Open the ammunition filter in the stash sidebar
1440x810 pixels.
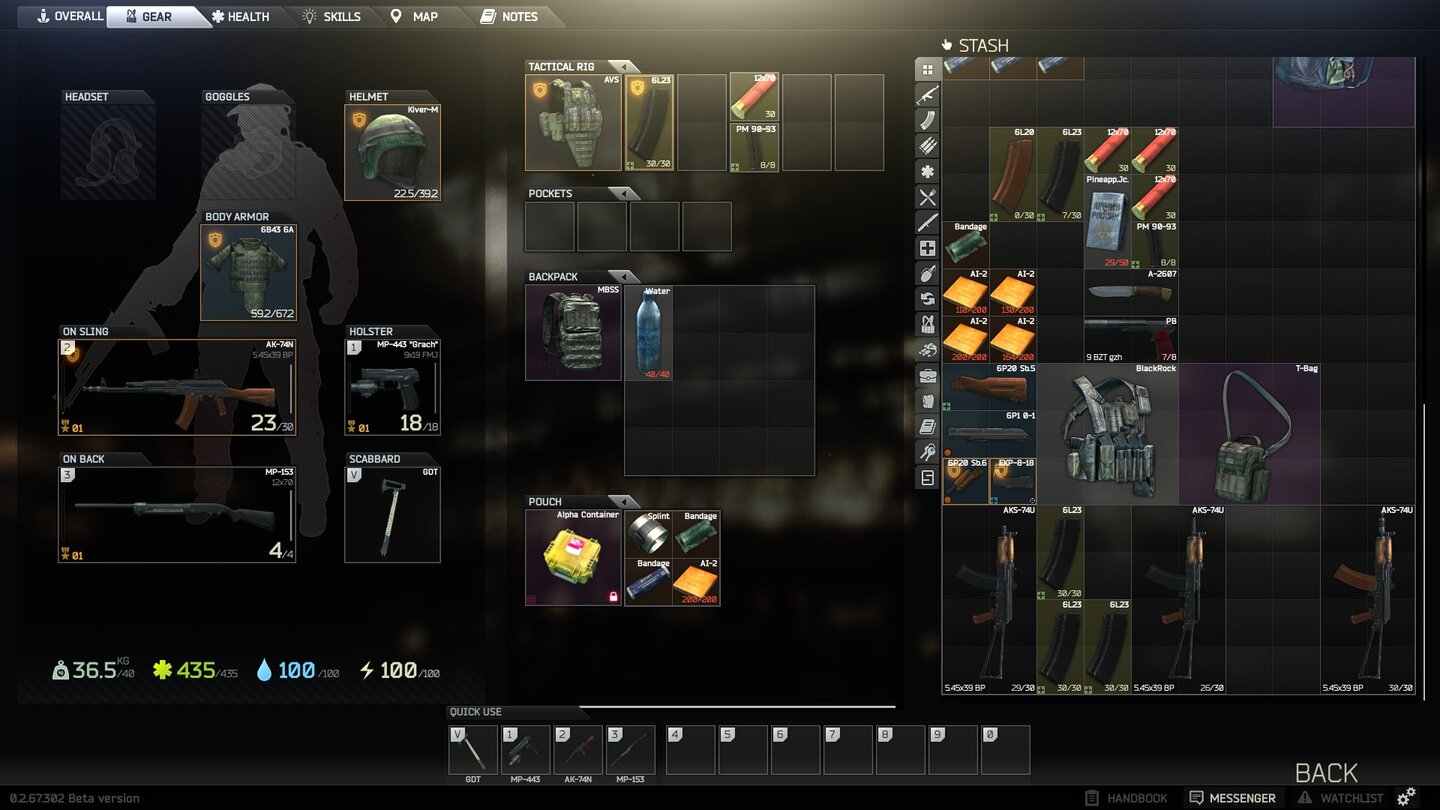click(x=927, y=146)
